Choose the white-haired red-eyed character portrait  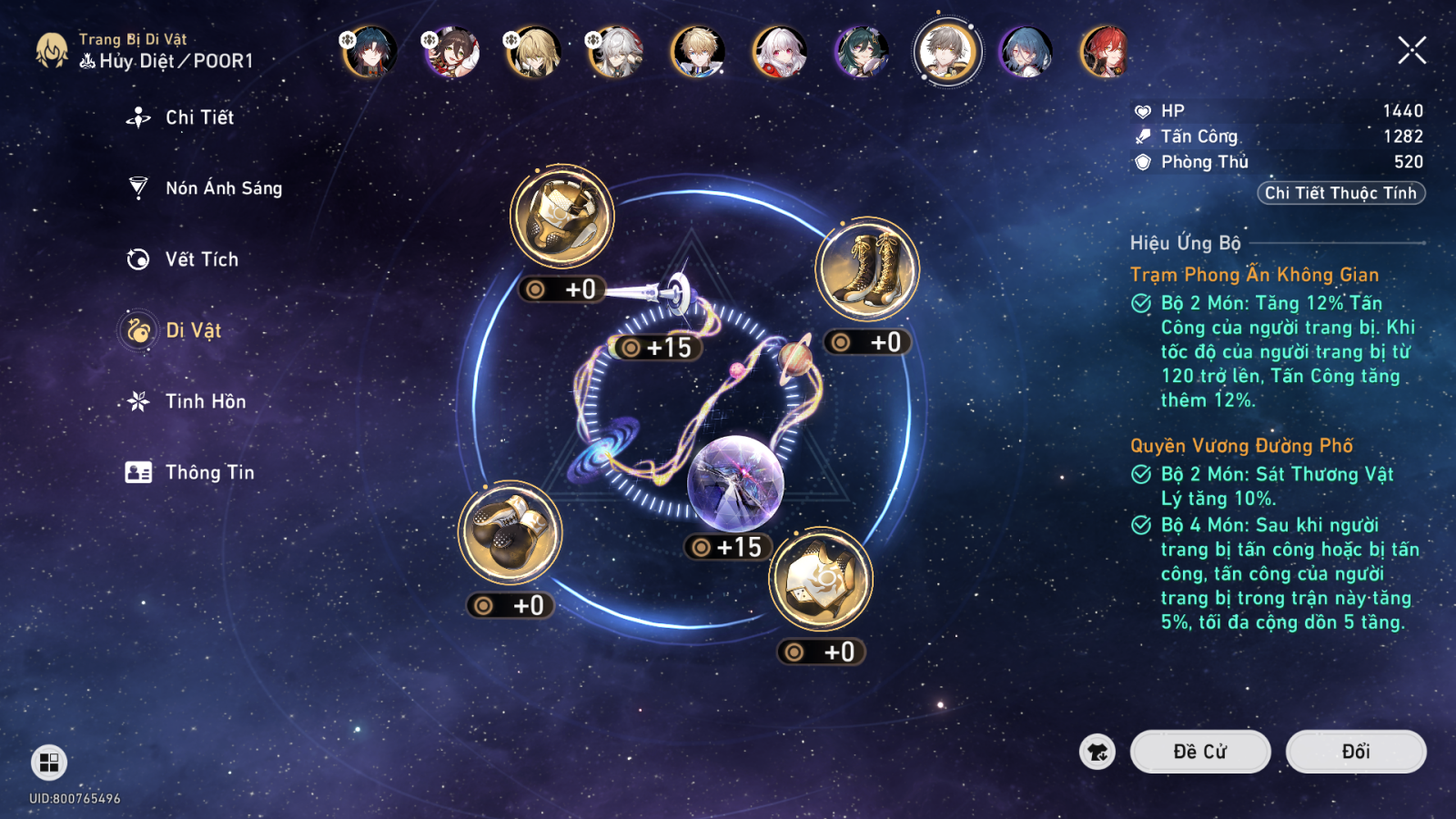pos(780,52)
